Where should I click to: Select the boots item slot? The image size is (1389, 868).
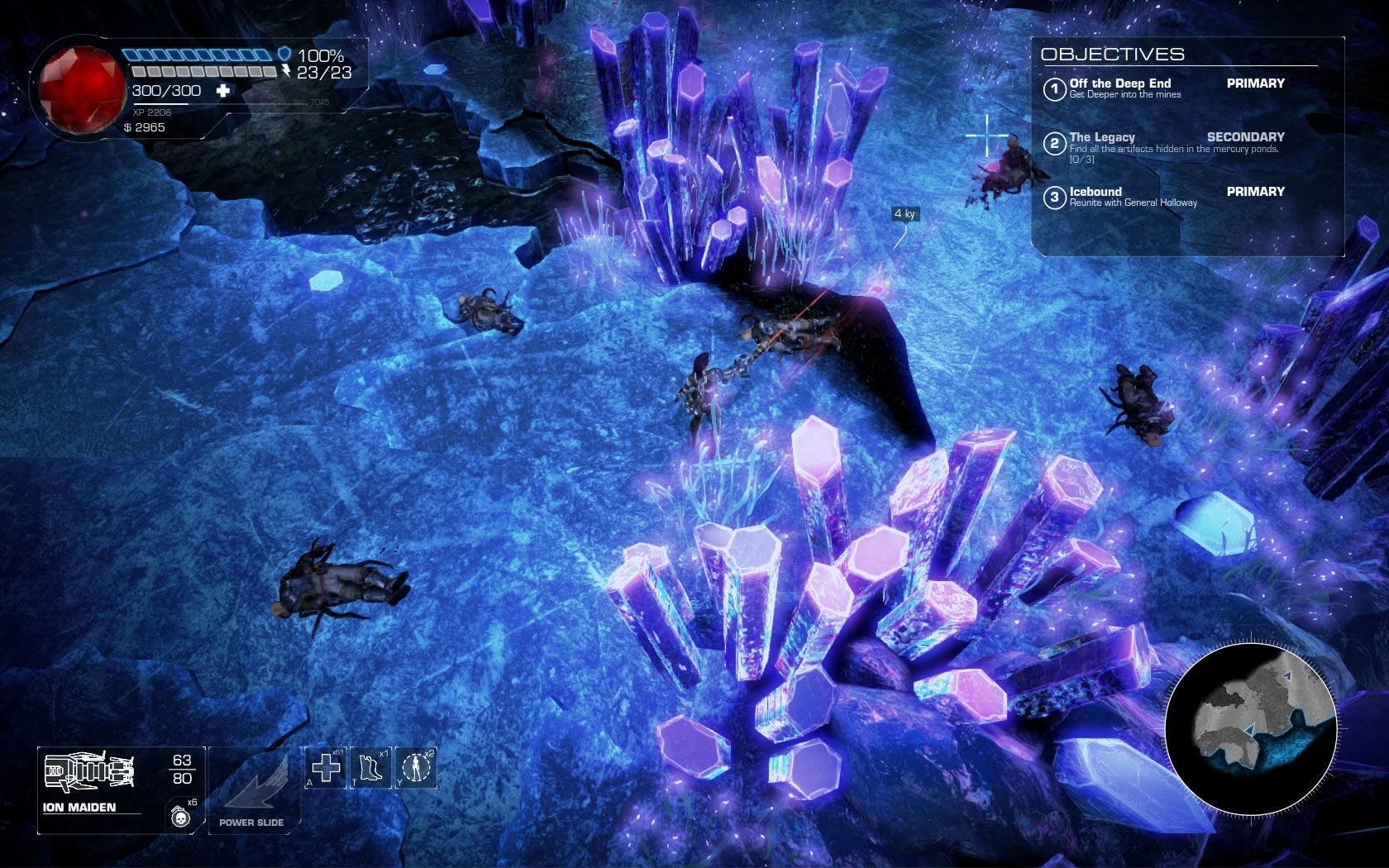pos(371,768)
